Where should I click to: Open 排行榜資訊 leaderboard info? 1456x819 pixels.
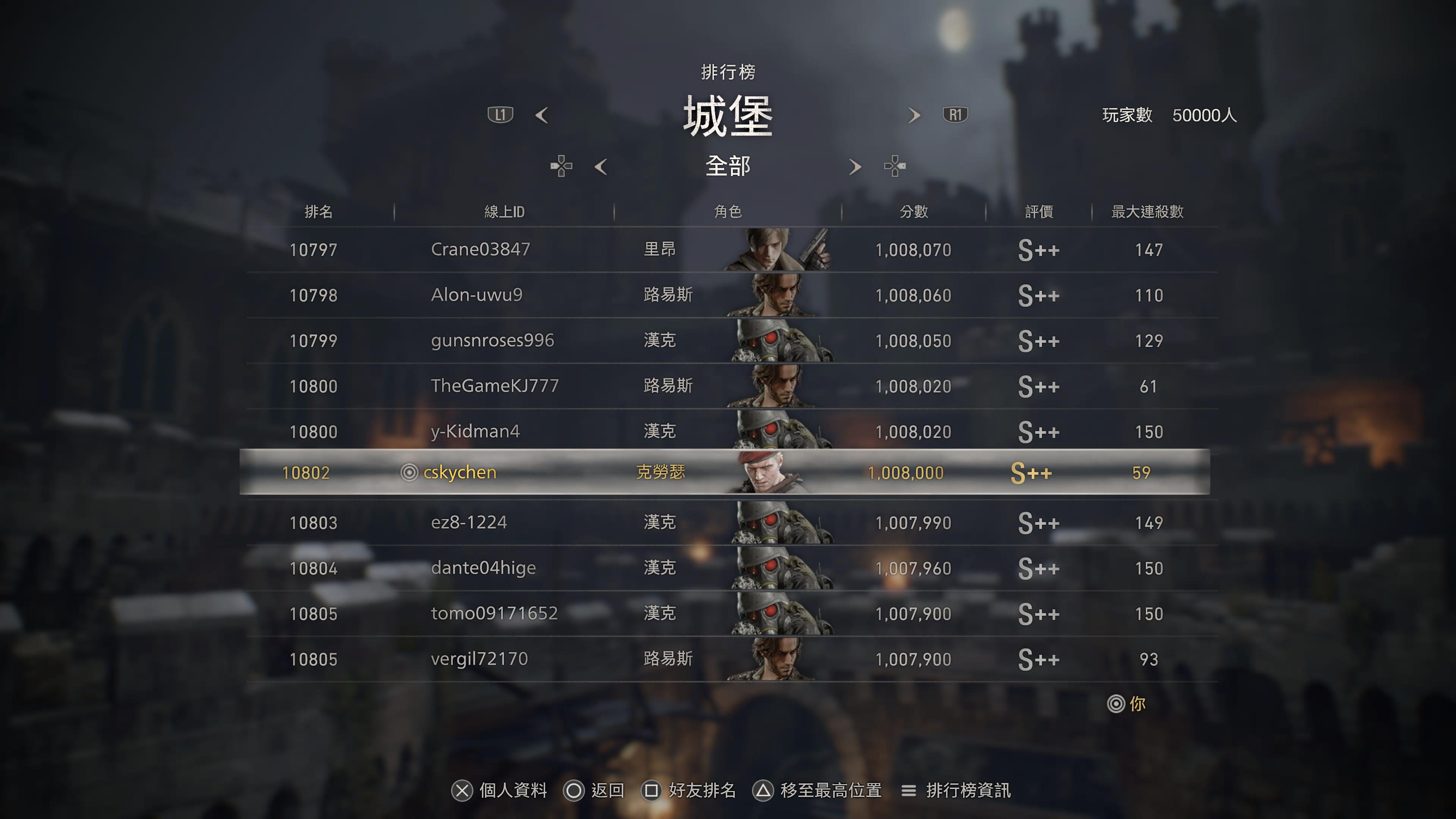(956, 790)
